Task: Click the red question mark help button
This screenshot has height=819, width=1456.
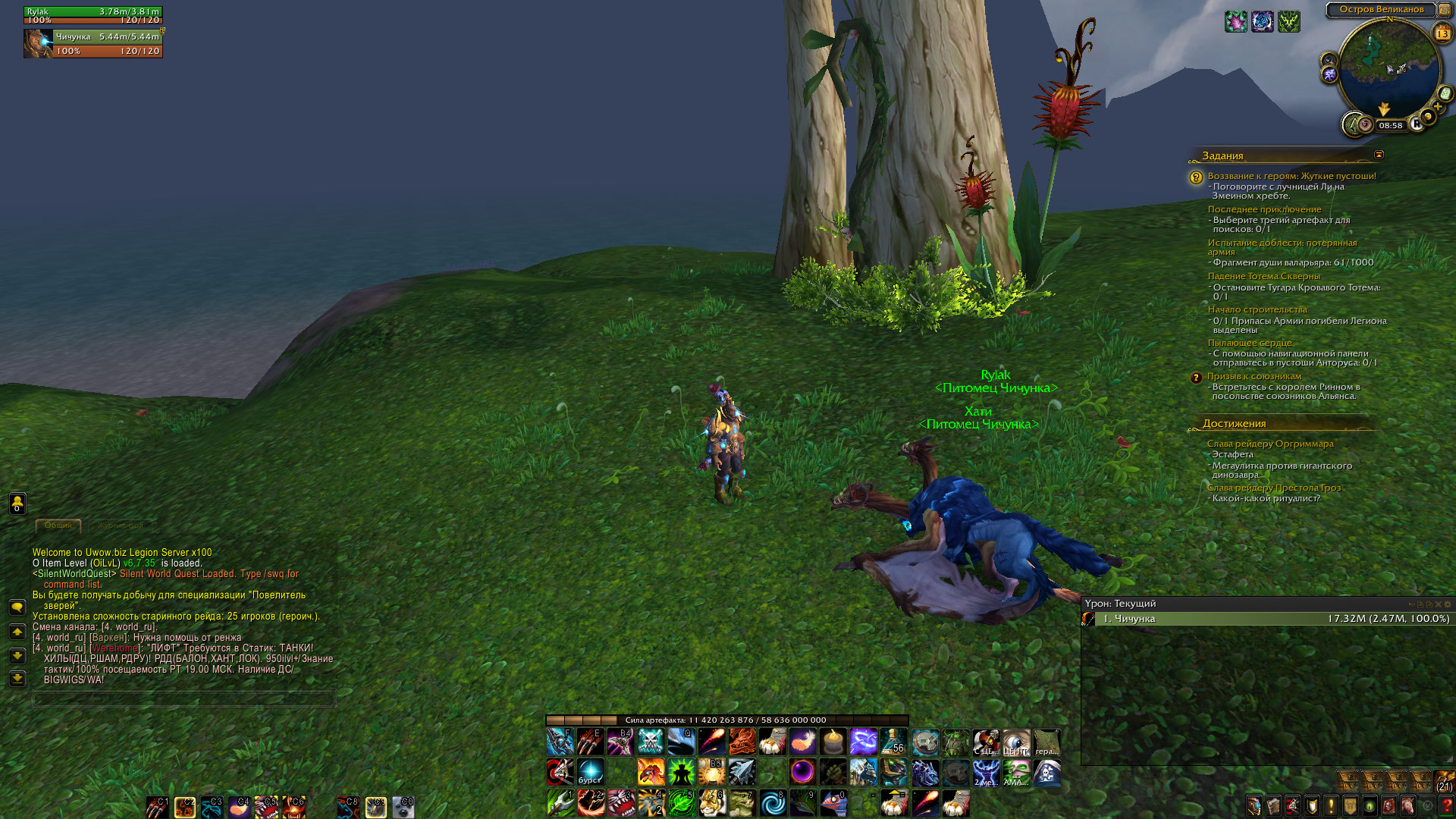Action: tap(1446, 806)
